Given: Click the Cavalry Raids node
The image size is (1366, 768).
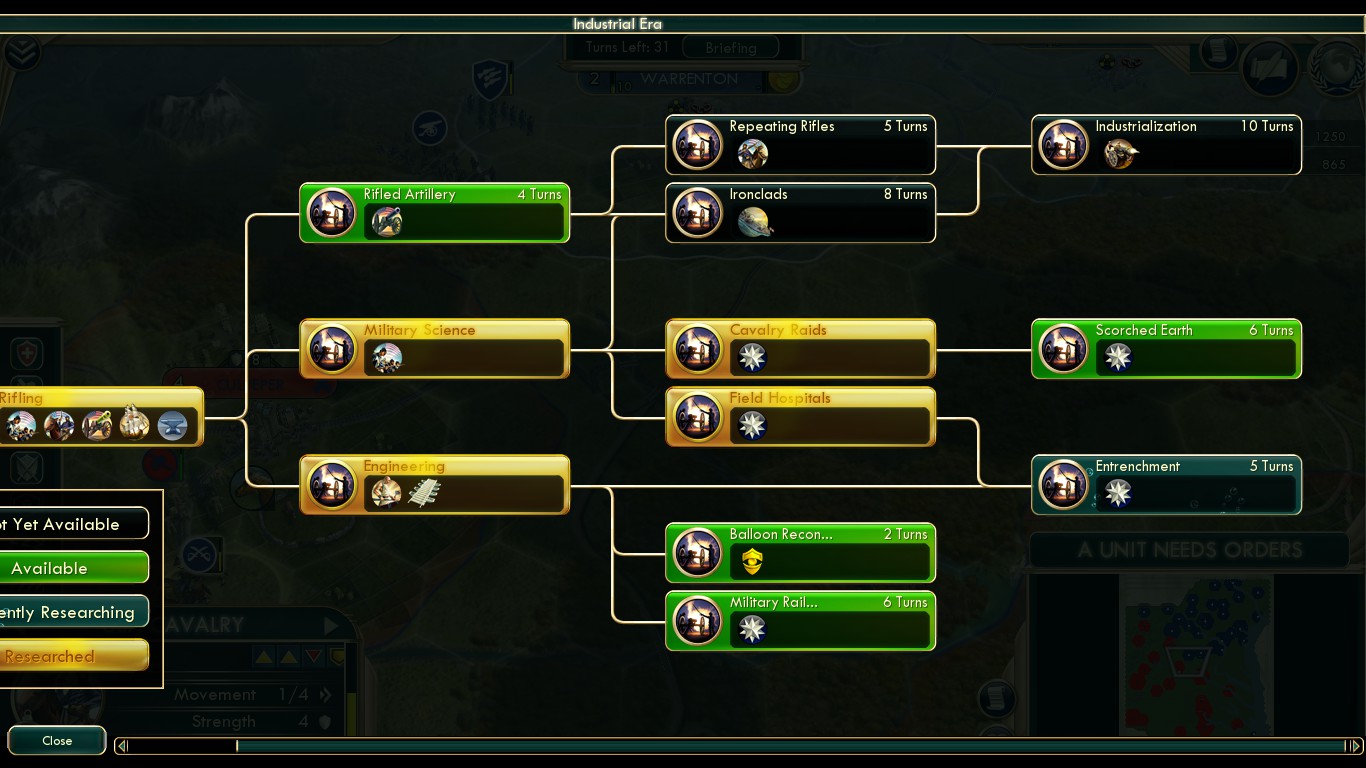Looking at the screenshot, I should click(x=800, y=348).
